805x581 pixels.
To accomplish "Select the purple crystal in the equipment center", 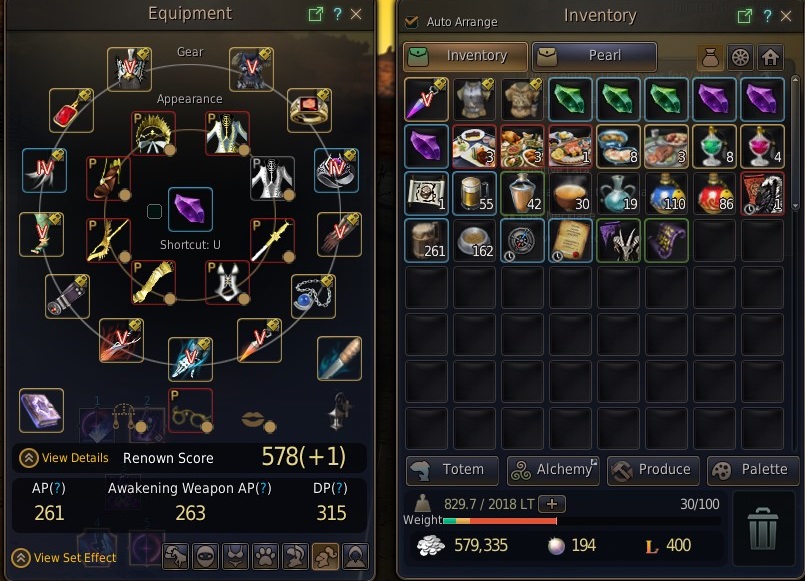I will [x=190, y=209].
